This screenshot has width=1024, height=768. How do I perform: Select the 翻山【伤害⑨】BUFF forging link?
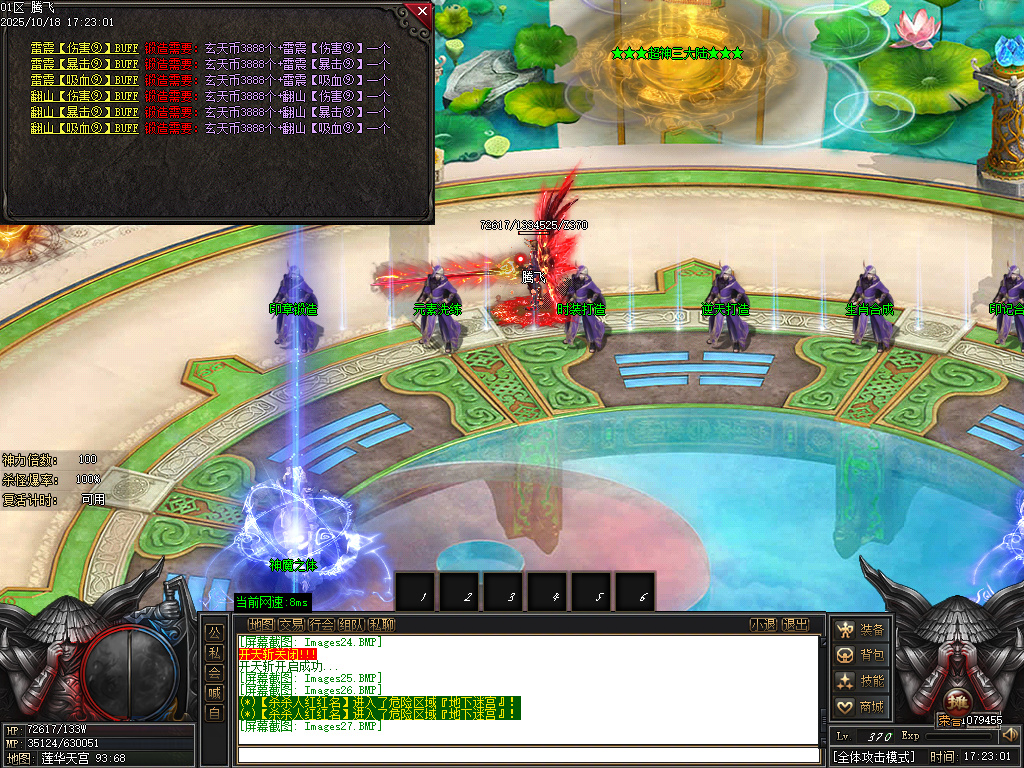click(84, 96)
